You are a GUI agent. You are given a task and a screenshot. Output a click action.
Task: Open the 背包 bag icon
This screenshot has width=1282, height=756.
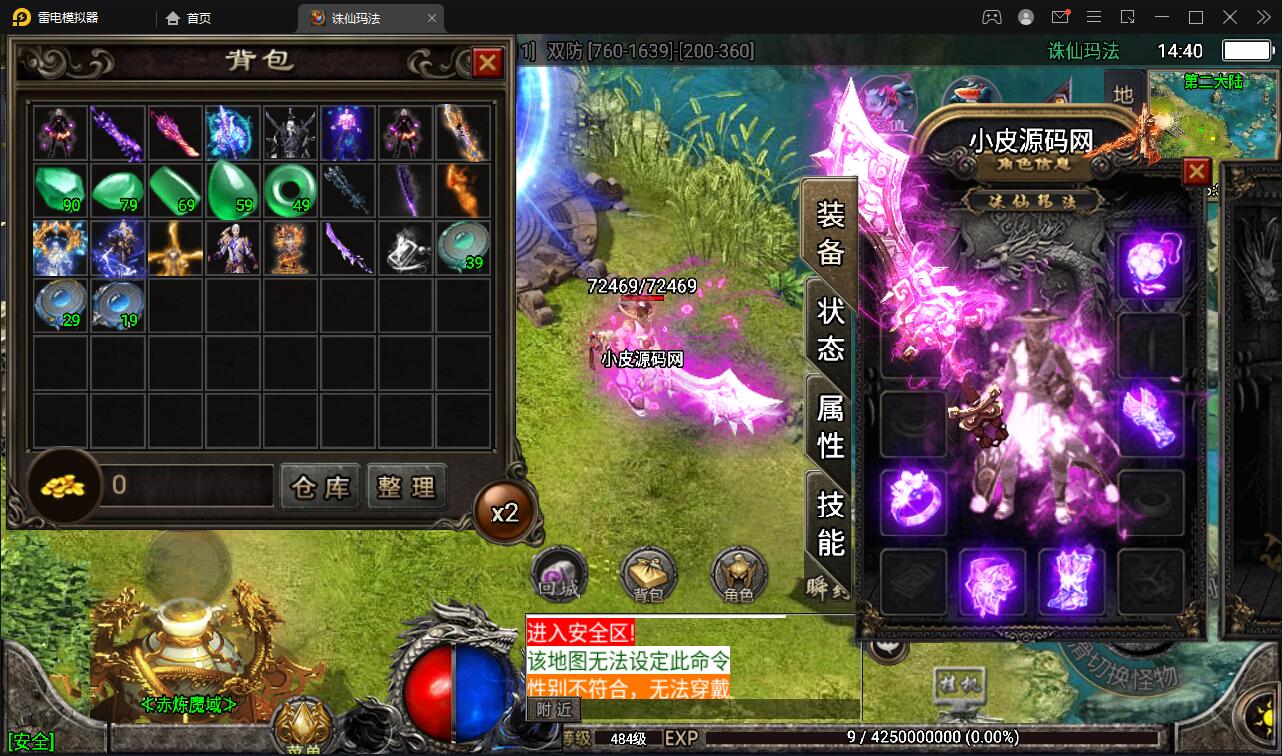click(649, 575)
